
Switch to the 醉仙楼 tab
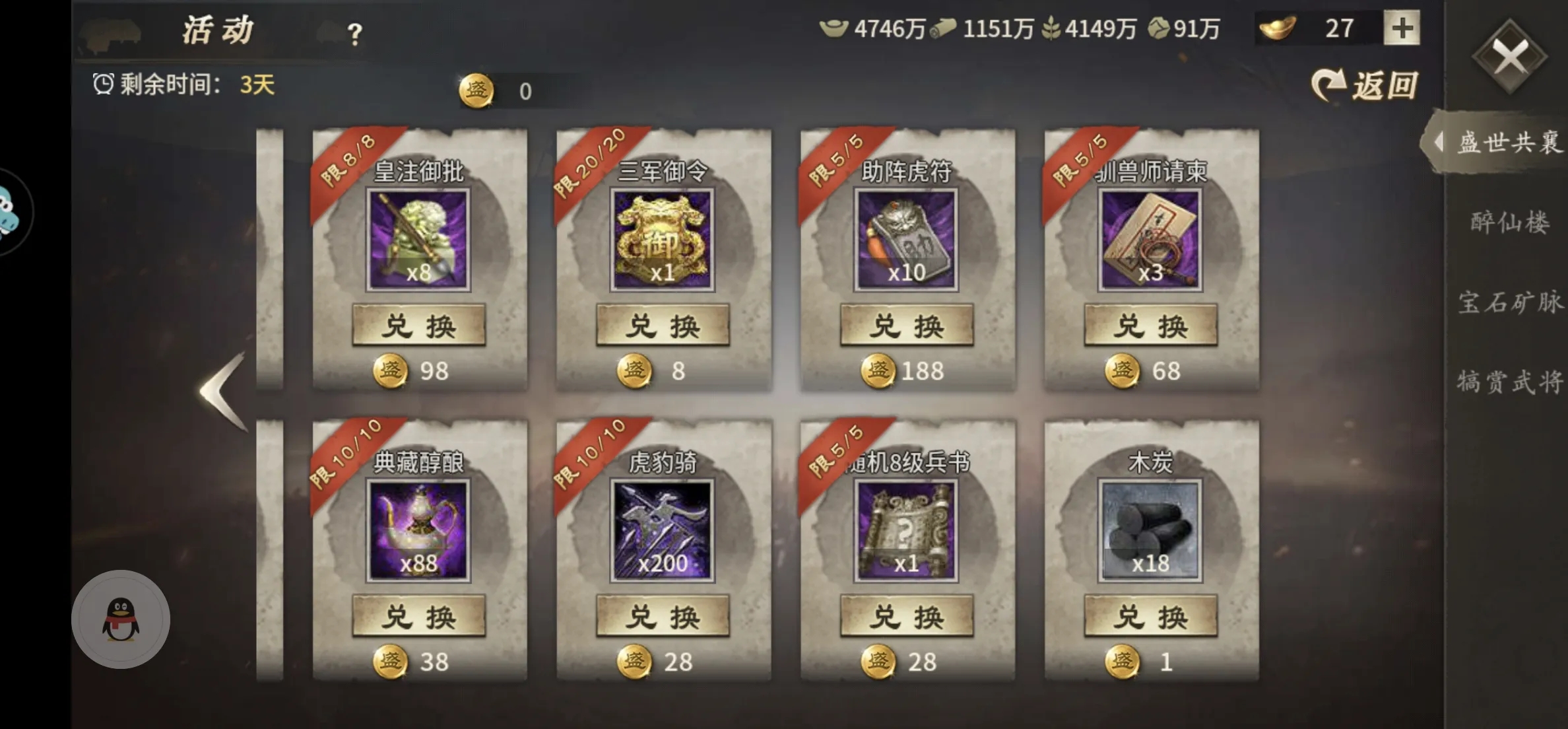1510,223
